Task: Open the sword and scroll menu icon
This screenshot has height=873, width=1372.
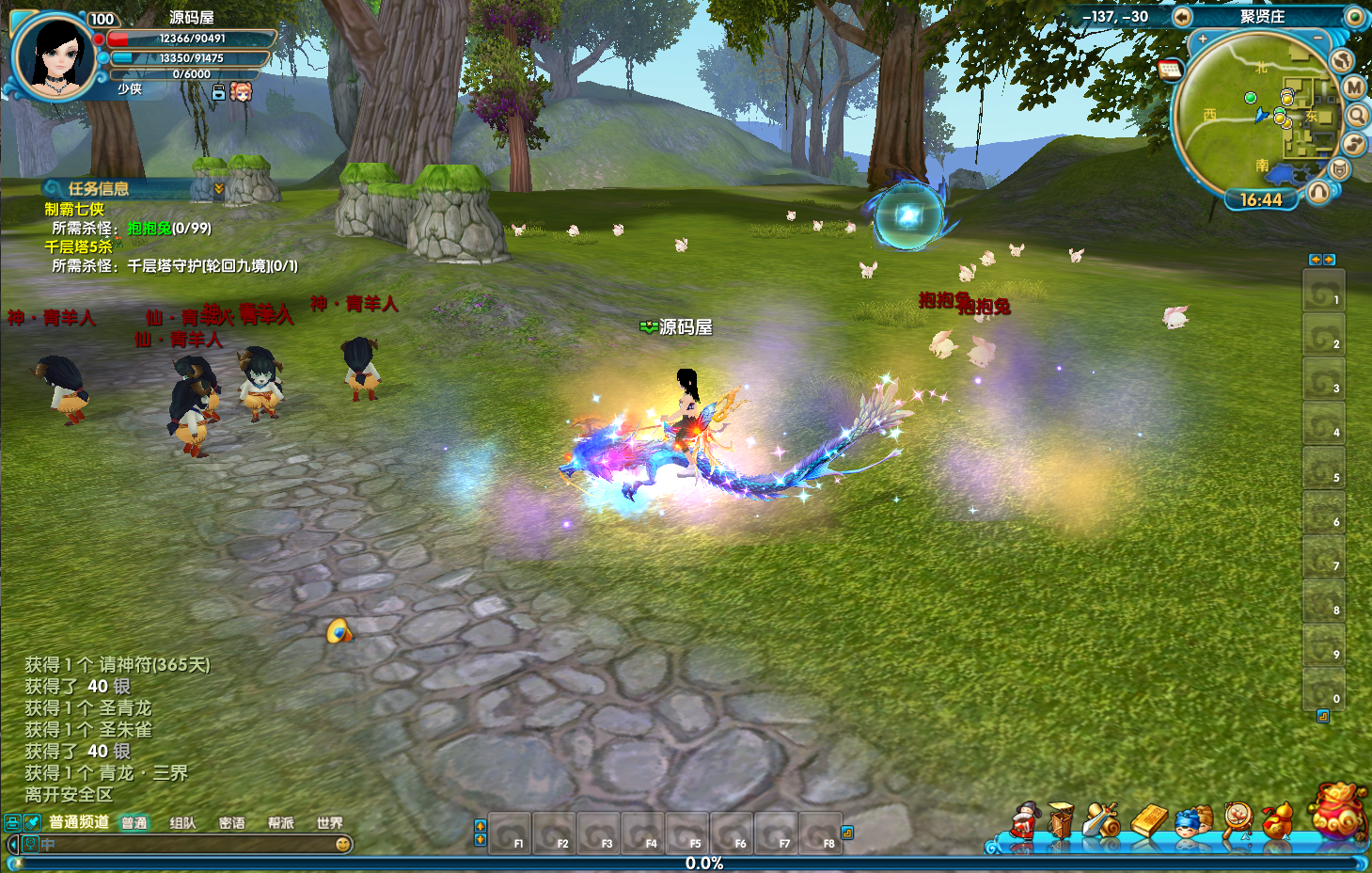Action: click(x=1102, y=820)
